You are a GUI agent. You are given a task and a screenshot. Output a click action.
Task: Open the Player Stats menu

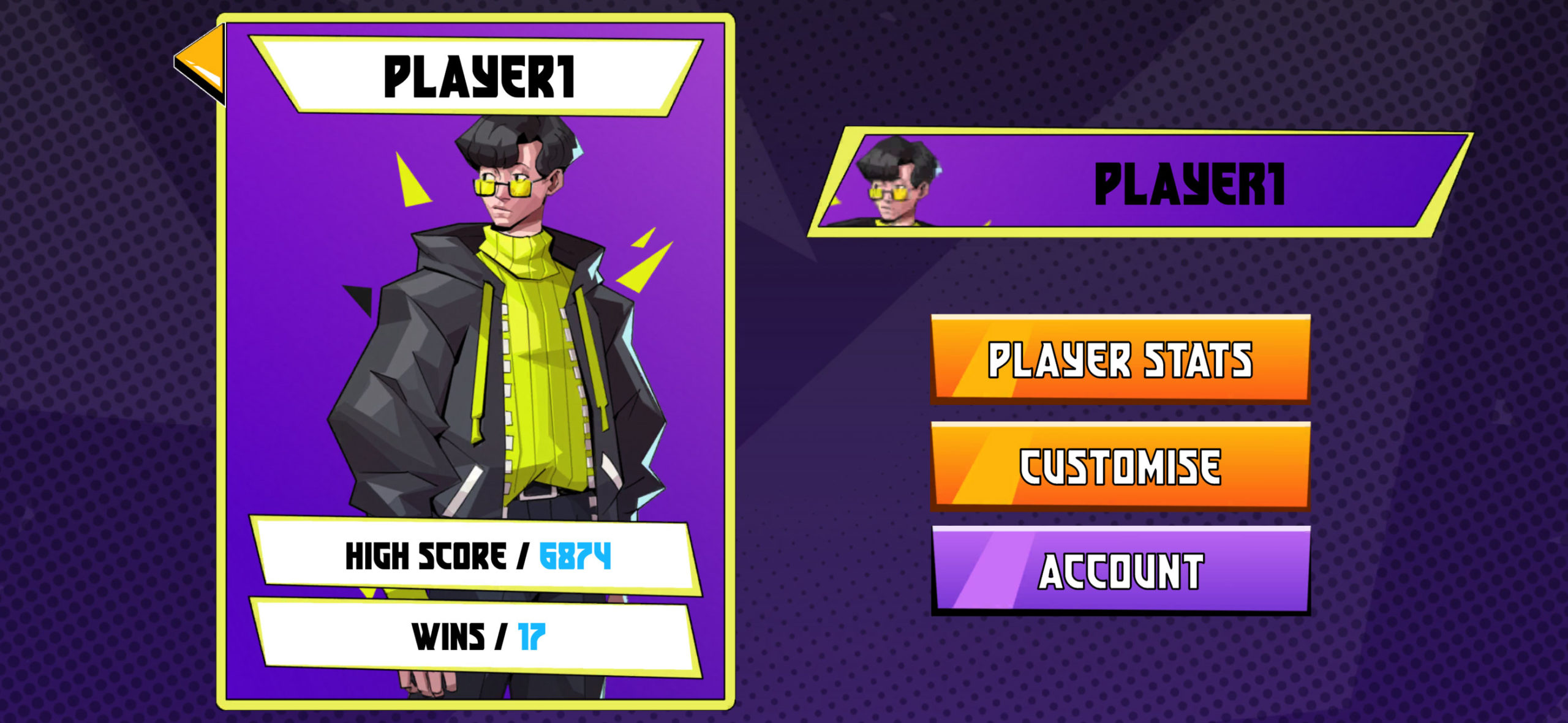coord(1120,359)
